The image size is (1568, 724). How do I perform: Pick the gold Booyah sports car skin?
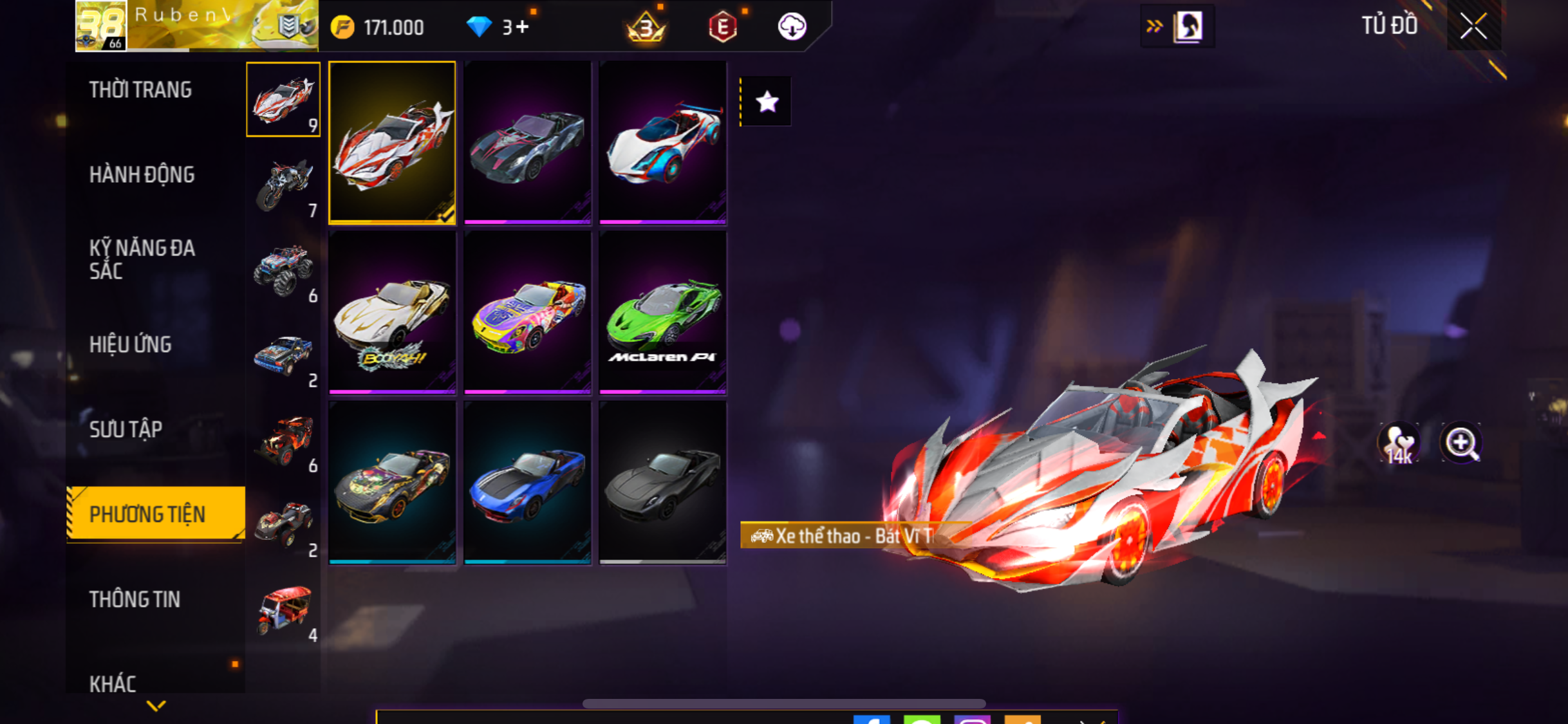(392, 313)
